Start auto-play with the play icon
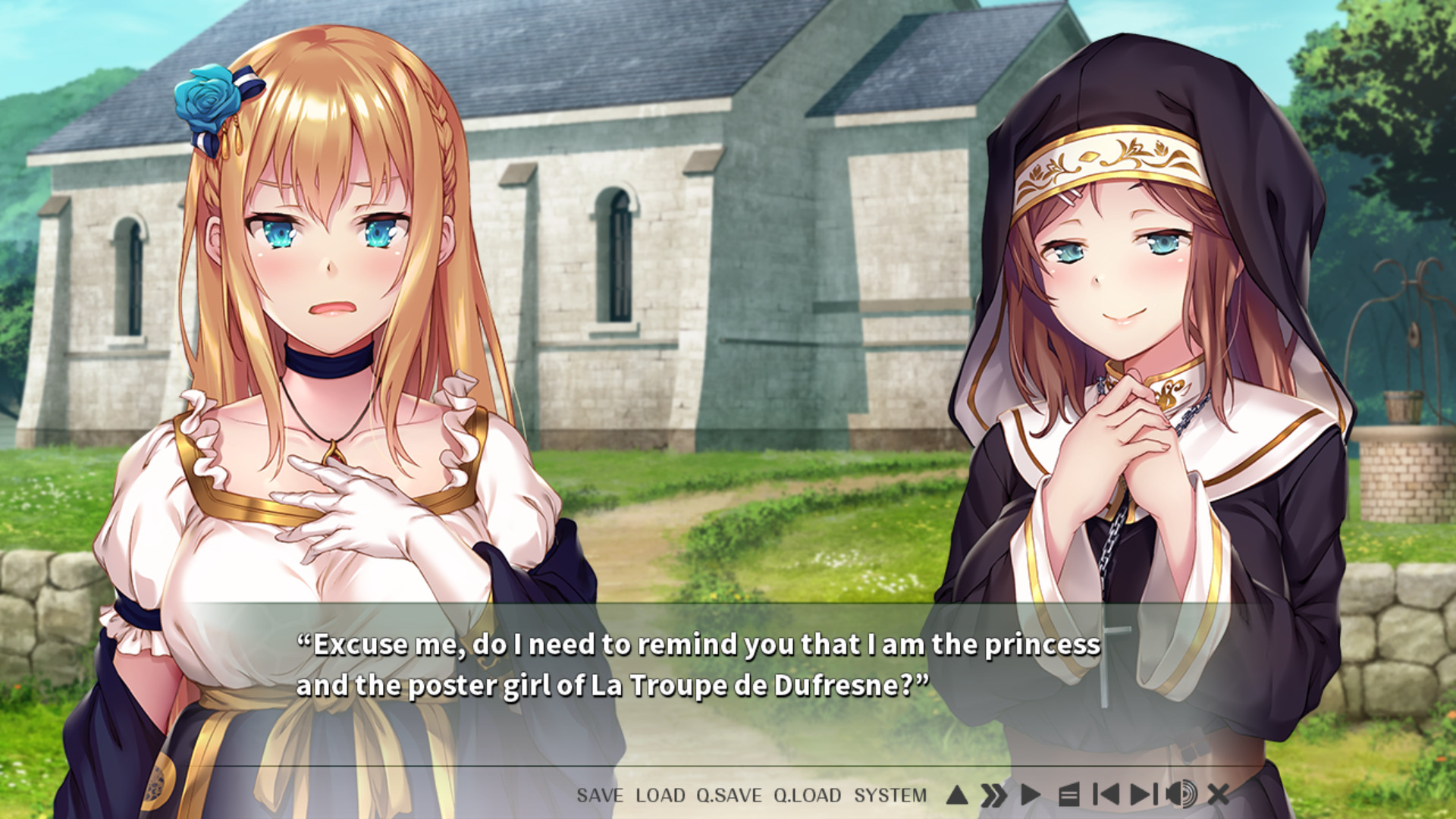The image size is (1456, 819). [x=1031, y=795]
